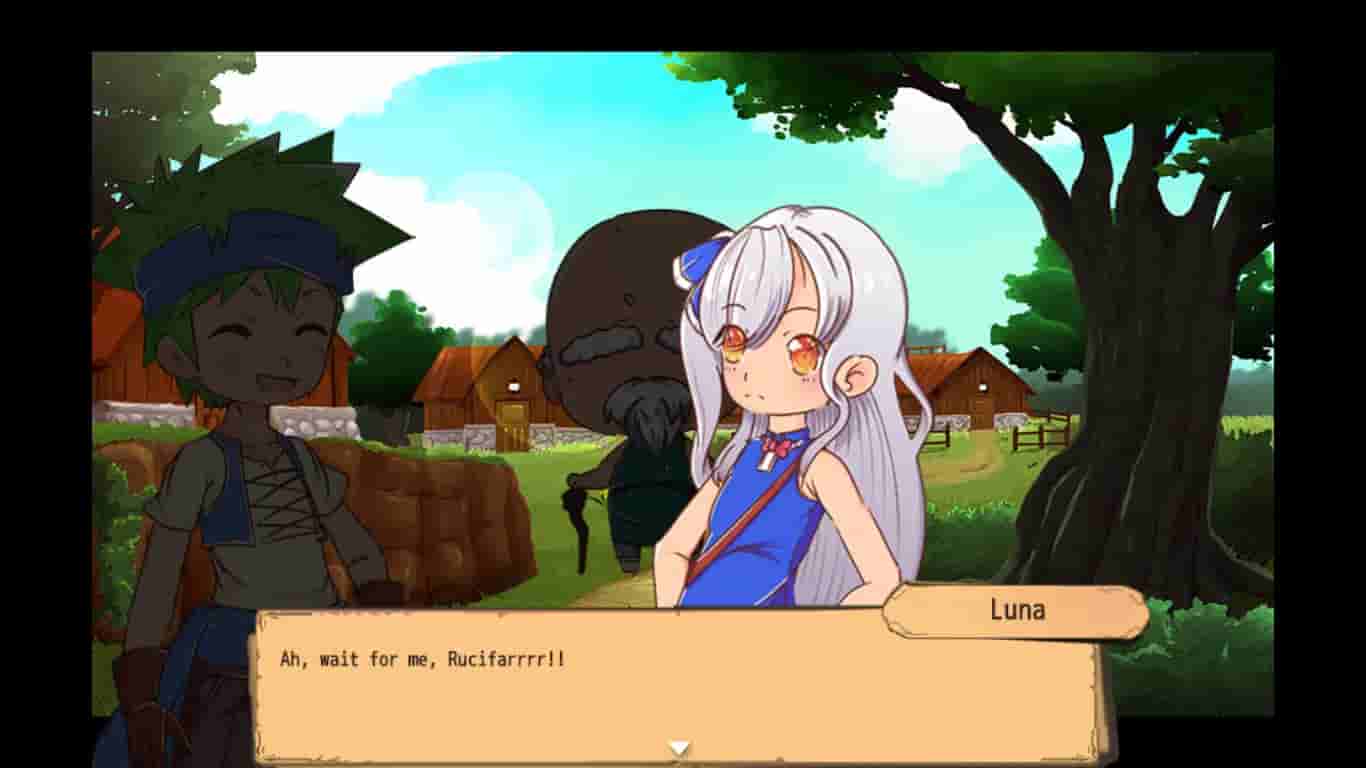Viewport: 1366px width, 768px height.
Task: Select the Luna name plate
Action: (1016, 611)
